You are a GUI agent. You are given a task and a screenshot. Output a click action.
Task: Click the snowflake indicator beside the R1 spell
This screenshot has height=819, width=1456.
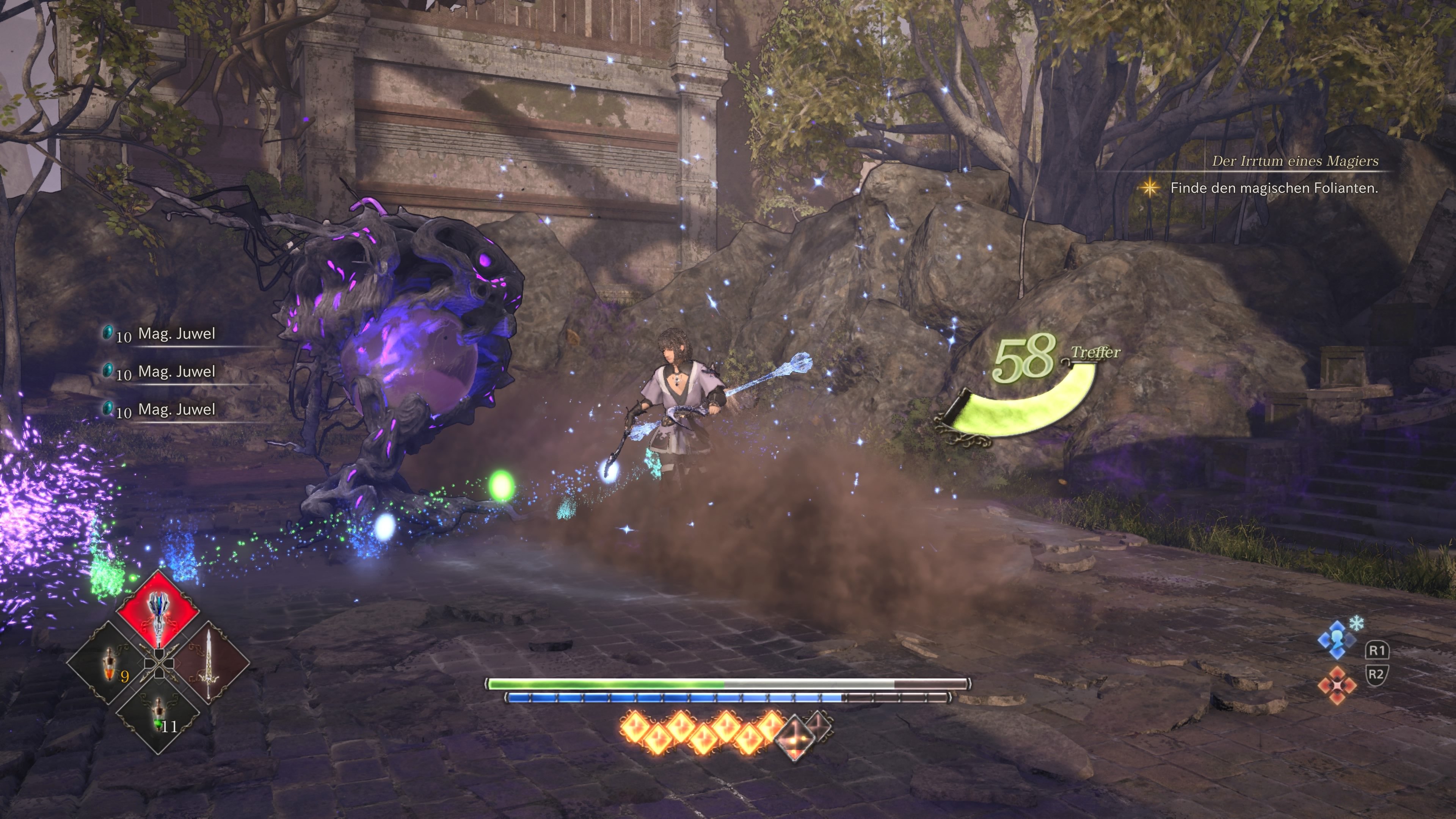tap(1357, 626)
